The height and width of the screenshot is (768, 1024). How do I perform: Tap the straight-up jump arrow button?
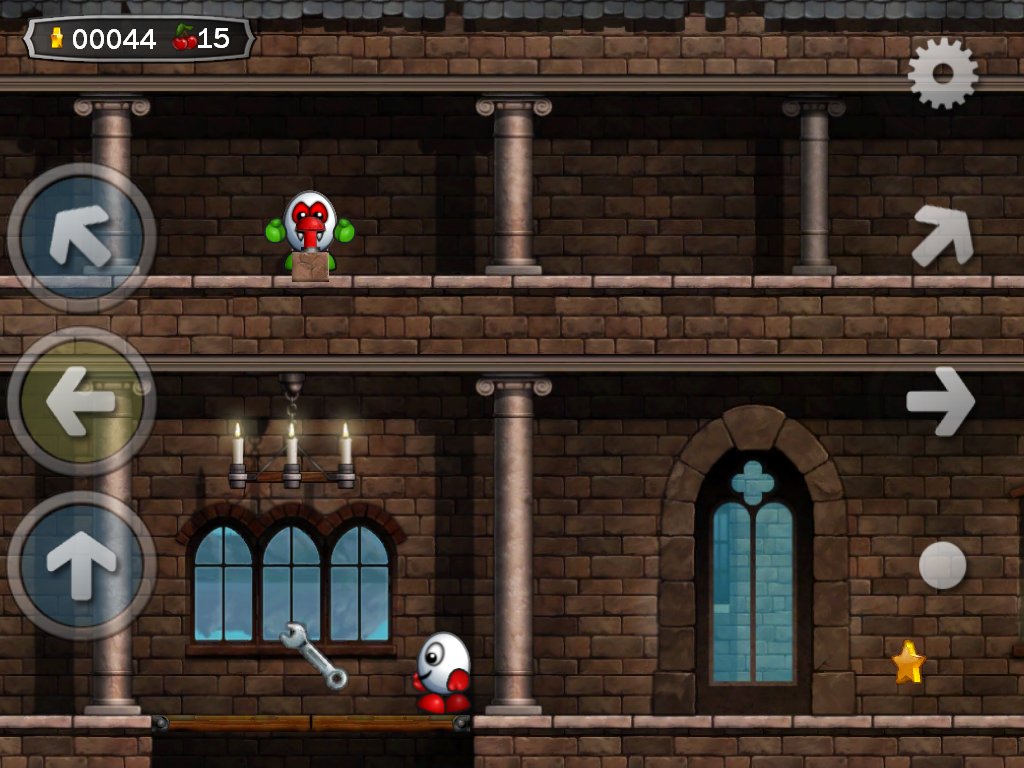[x=82, y=565]
